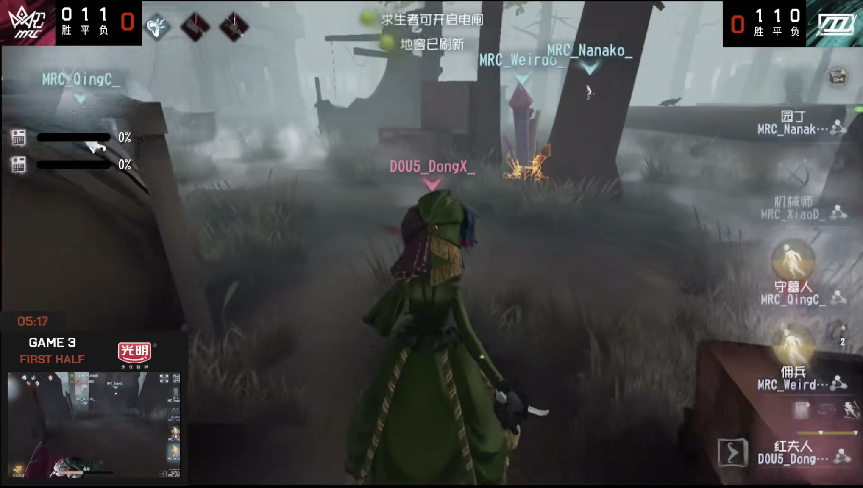Select the 机械师 MRC_XiaoD player row
Viewport: 863px width, 488px height.
(x=796, y=207)
